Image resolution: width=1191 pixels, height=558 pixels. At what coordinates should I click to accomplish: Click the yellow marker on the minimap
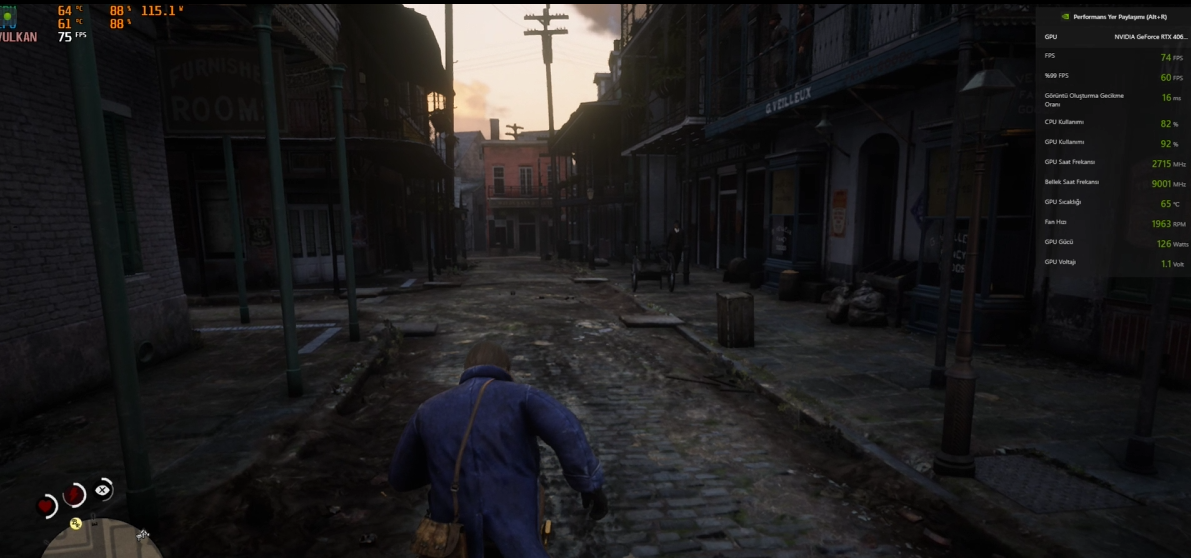click(75, 522)
